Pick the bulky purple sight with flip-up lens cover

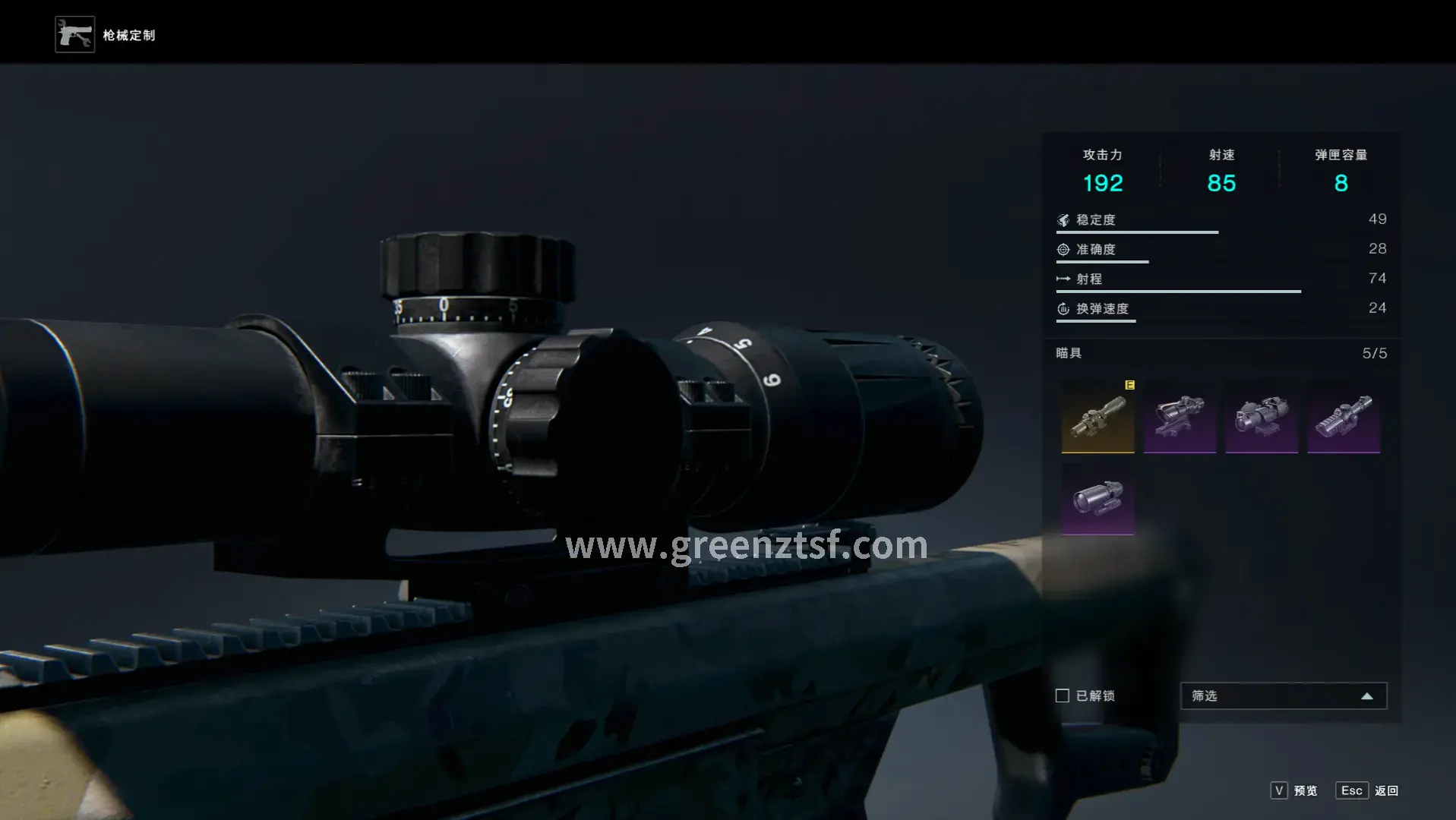click(x=1261, y=417)
